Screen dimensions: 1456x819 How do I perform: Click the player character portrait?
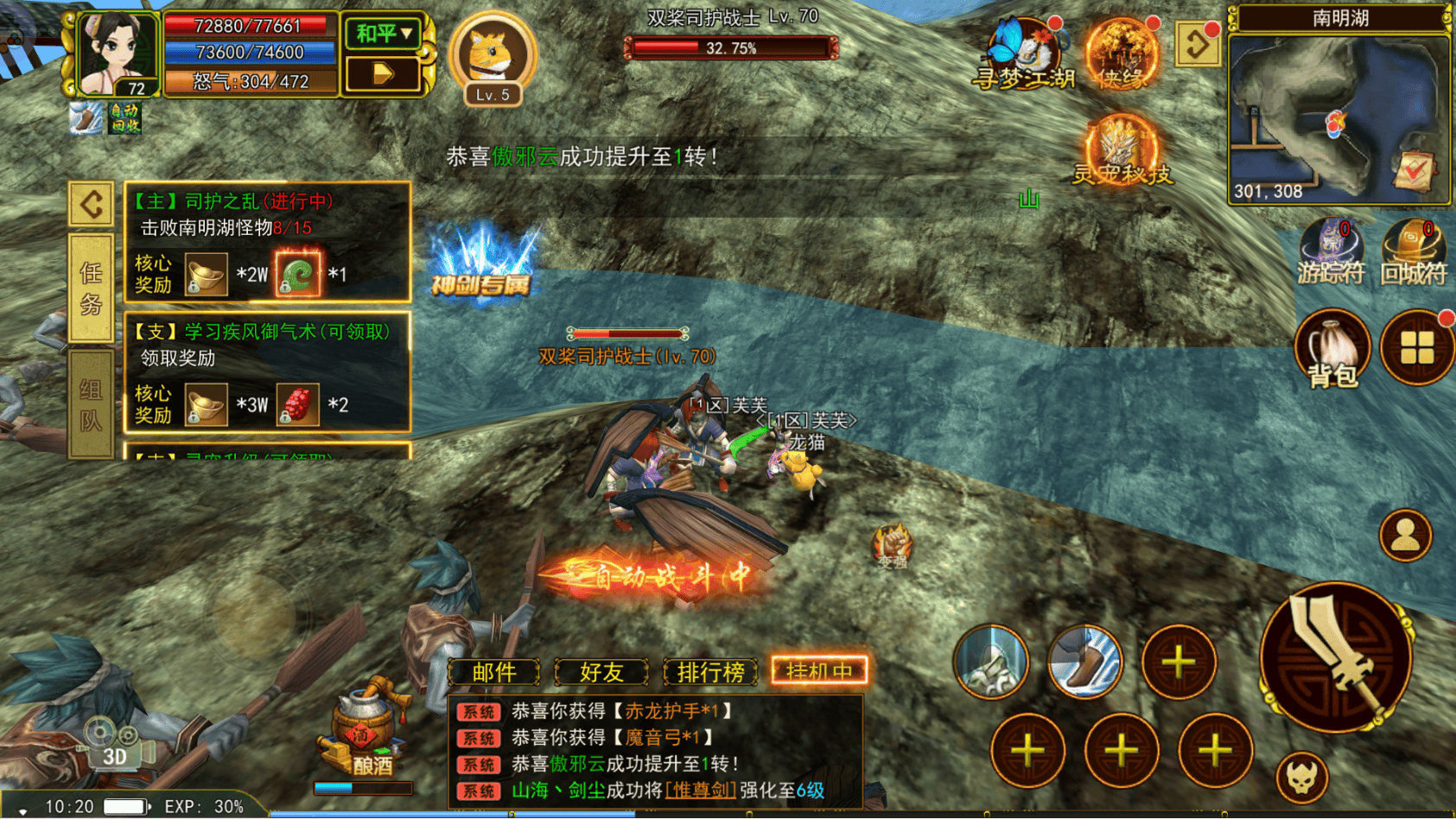(116, 53)
